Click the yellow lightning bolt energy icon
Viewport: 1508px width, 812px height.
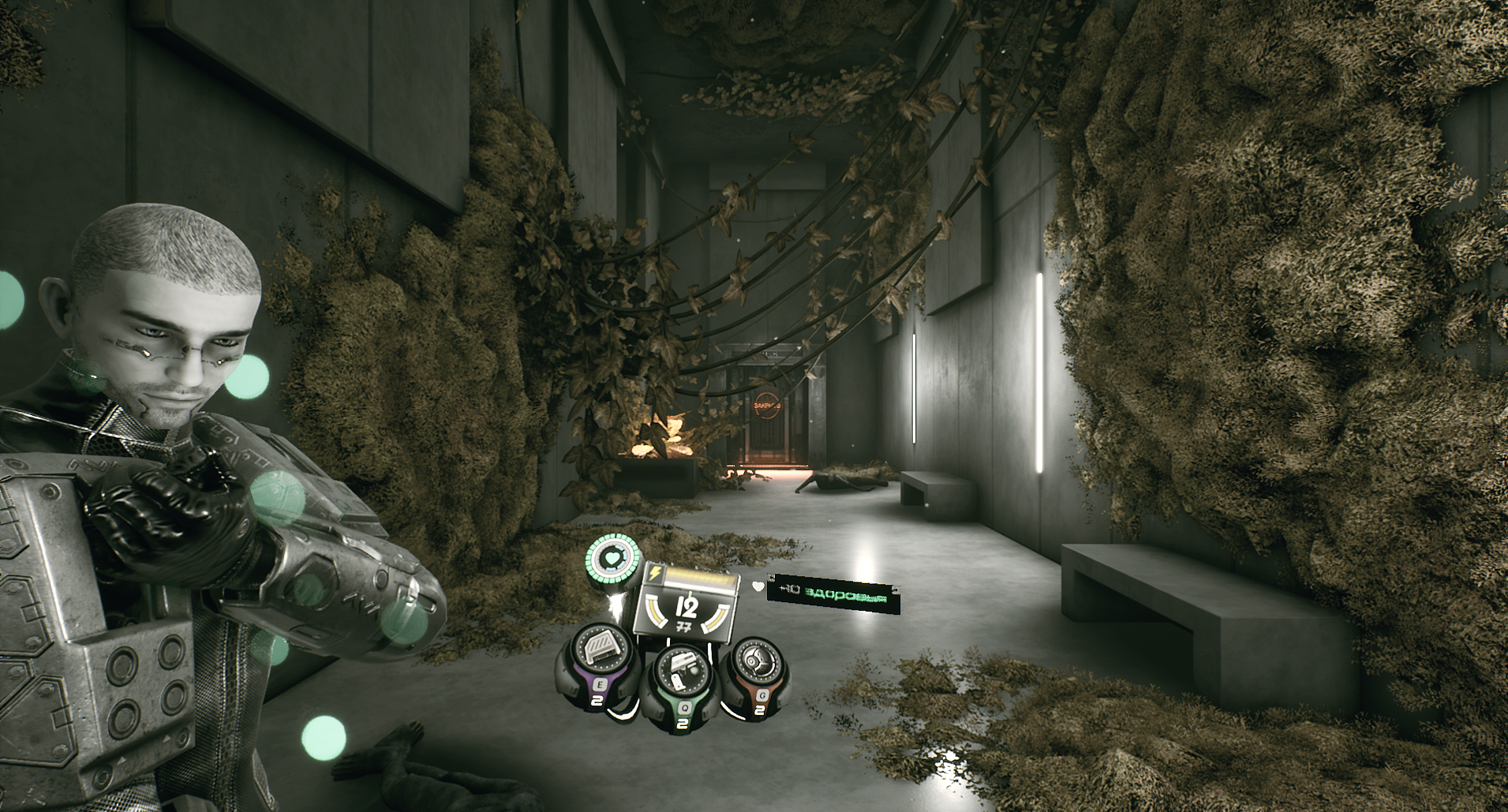[654, 573]
